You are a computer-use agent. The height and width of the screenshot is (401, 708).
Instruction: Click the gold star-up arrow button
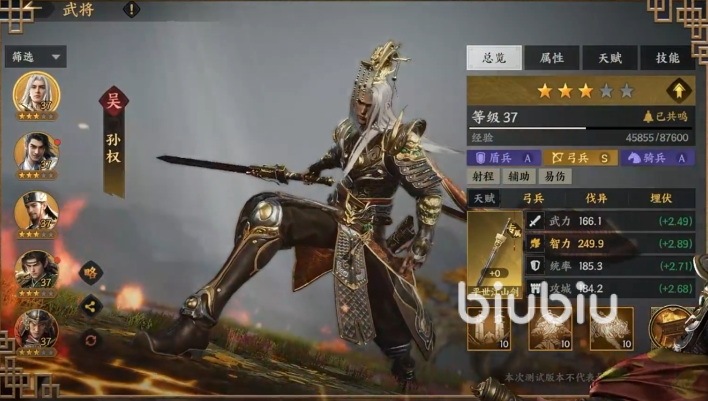(x=680, y=90)
